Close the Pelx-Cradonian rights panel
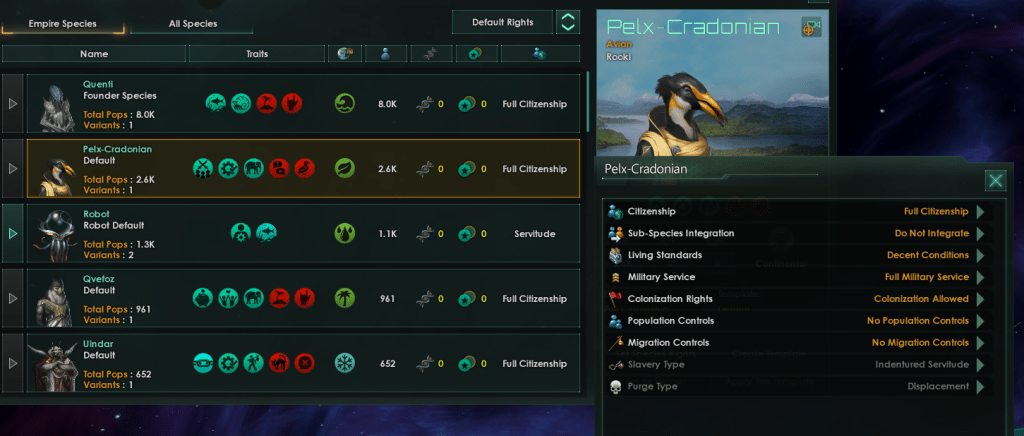1024x436 pixels. [995, 181]
